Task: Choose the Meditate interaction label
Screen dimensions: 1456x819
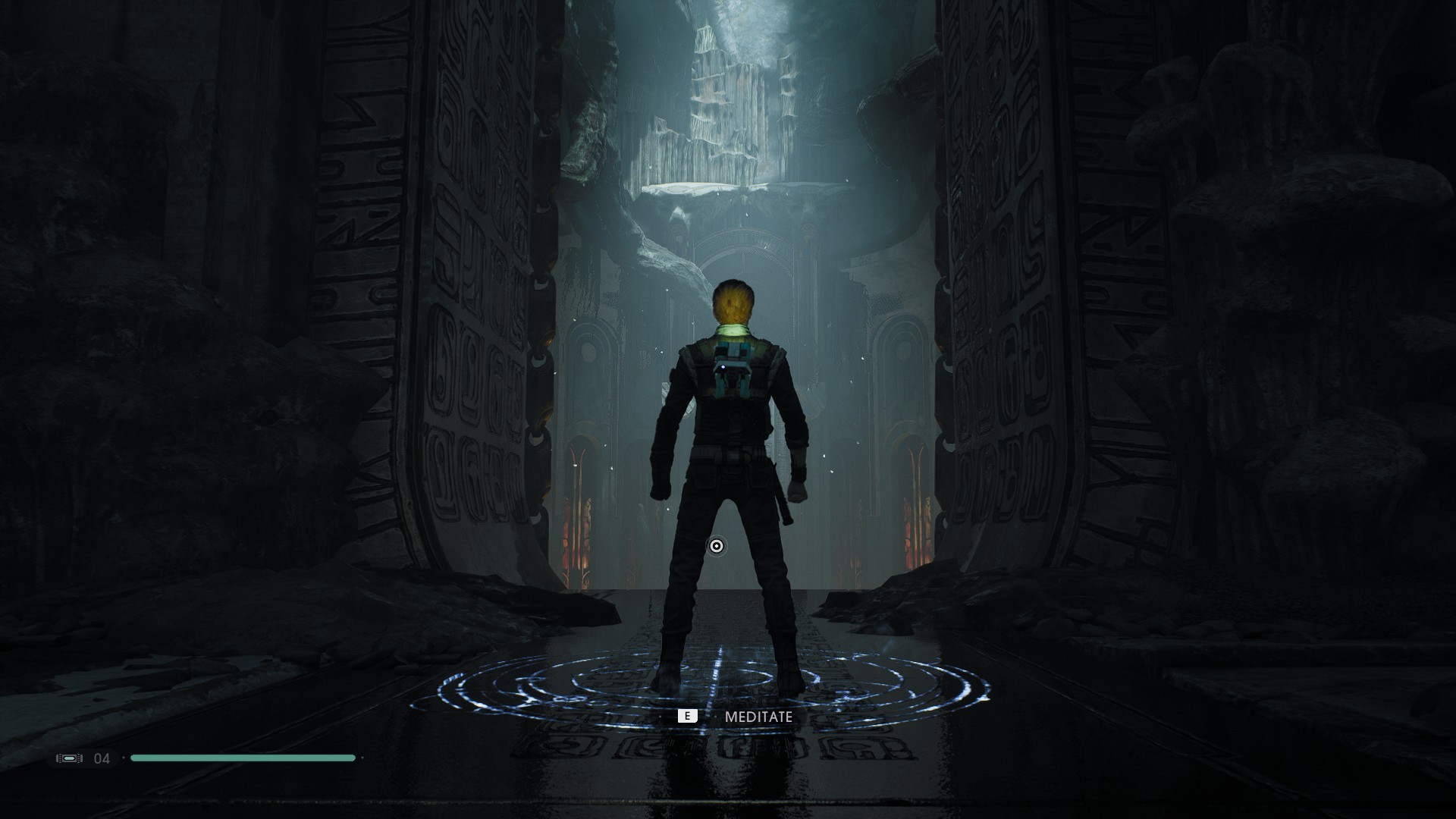Action: point(758,717)
